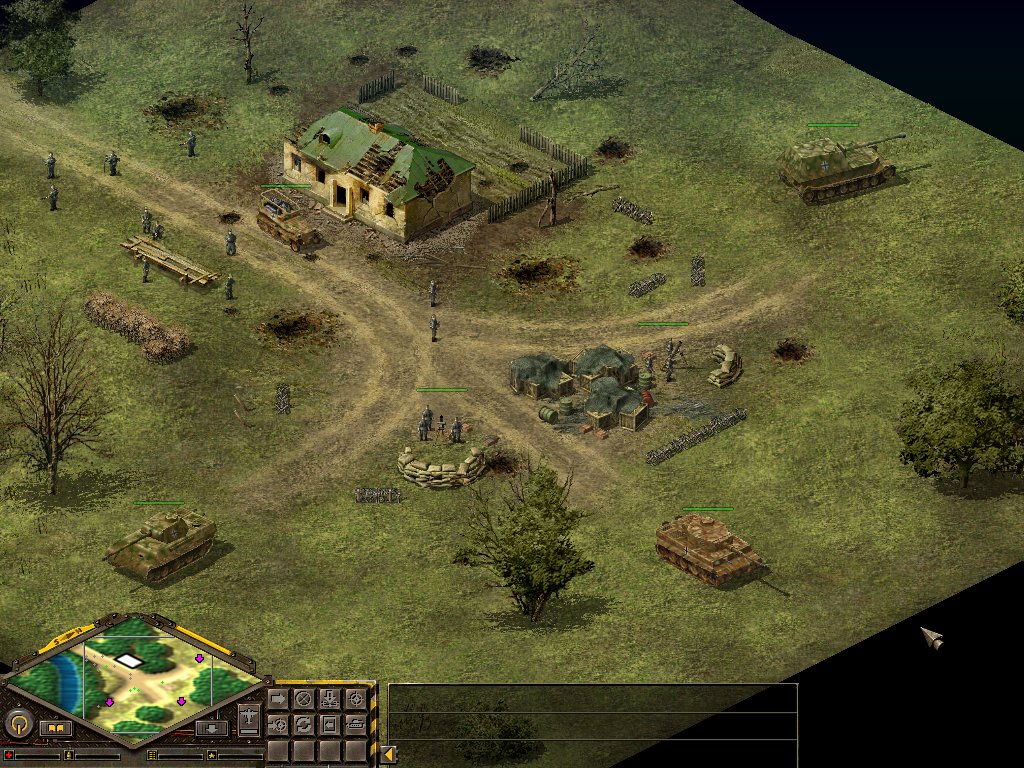Viewport: 1024px width, 768px height.
Task: Click the circular-arrows rotate command button
Action: pyautogui.click(x=303, y=724)
